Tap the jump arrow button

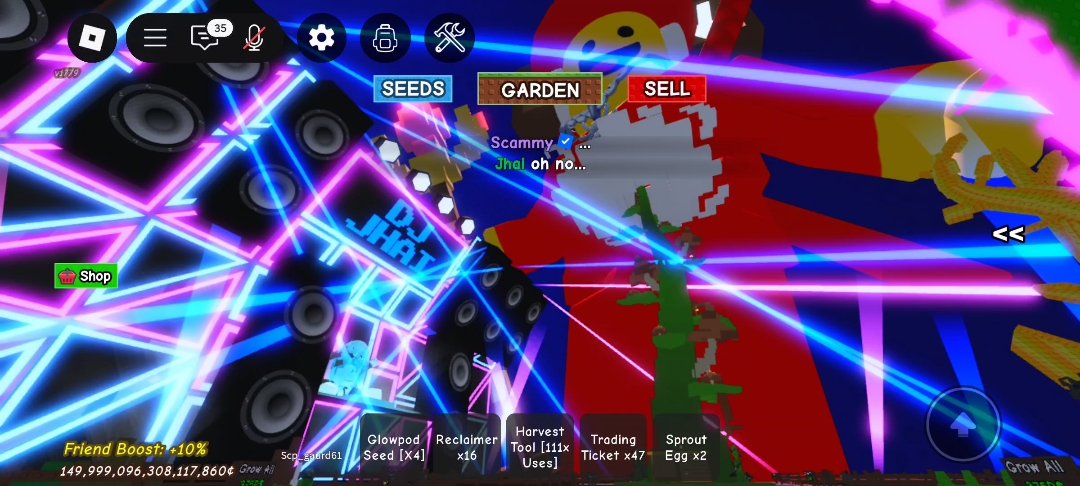[x=963, y=425]
